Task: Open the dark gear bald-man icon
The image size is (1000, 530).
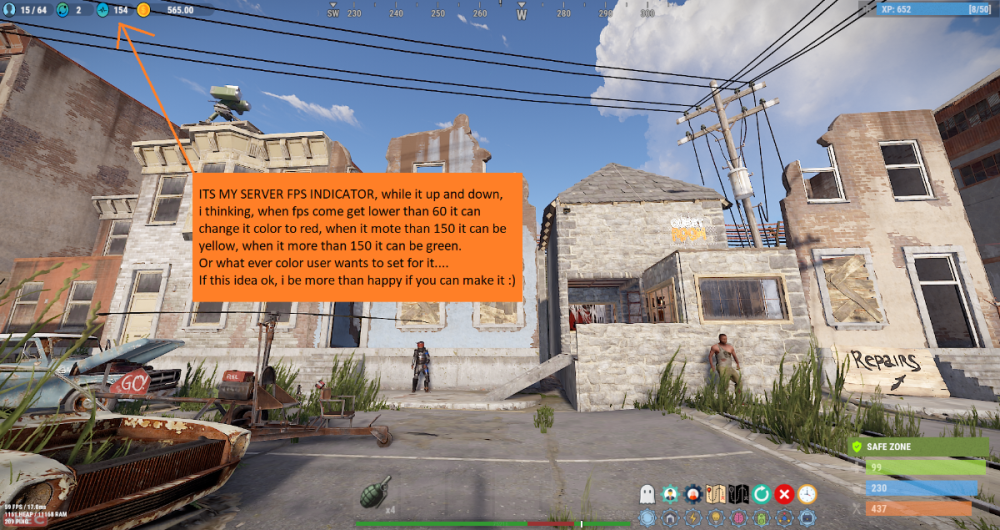Action: tap(693, 494)
